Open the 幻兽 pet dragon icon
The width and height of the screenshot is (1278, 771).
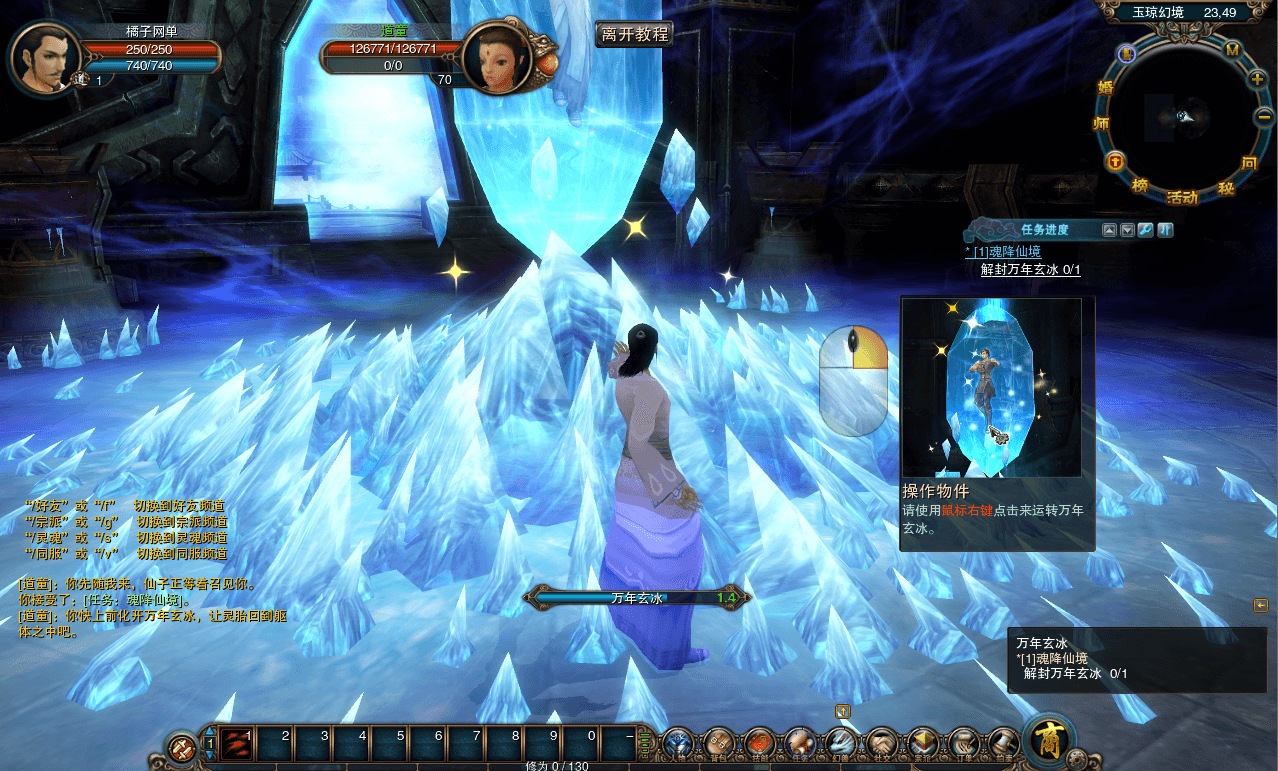pyautogui.click(x=840, y=743)
